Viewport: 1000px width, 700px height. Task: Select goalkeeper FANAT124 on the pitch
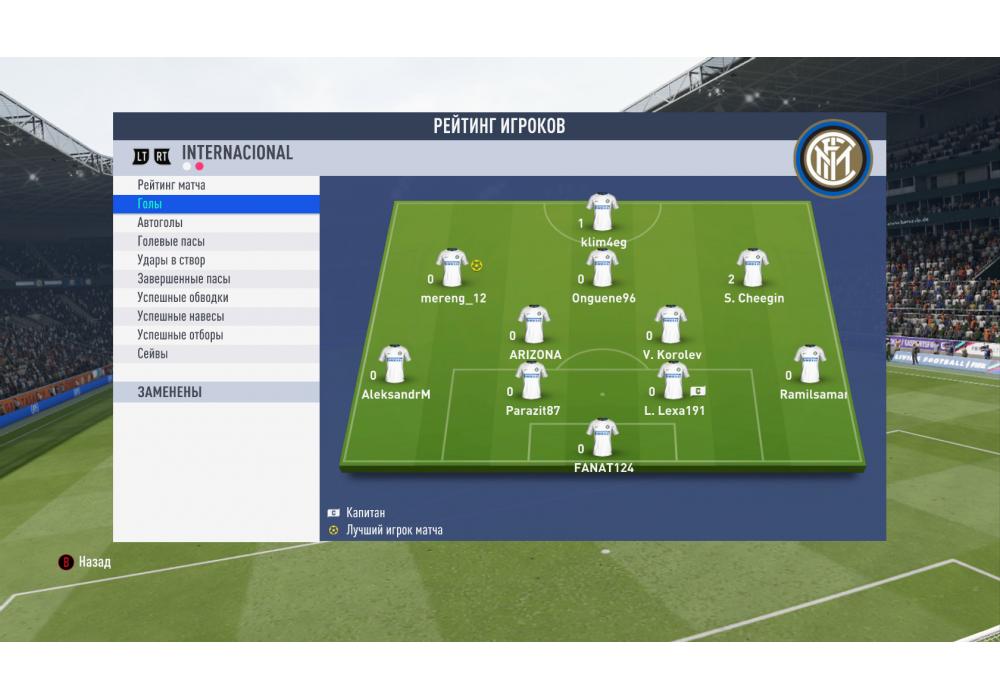pos(602,438)
